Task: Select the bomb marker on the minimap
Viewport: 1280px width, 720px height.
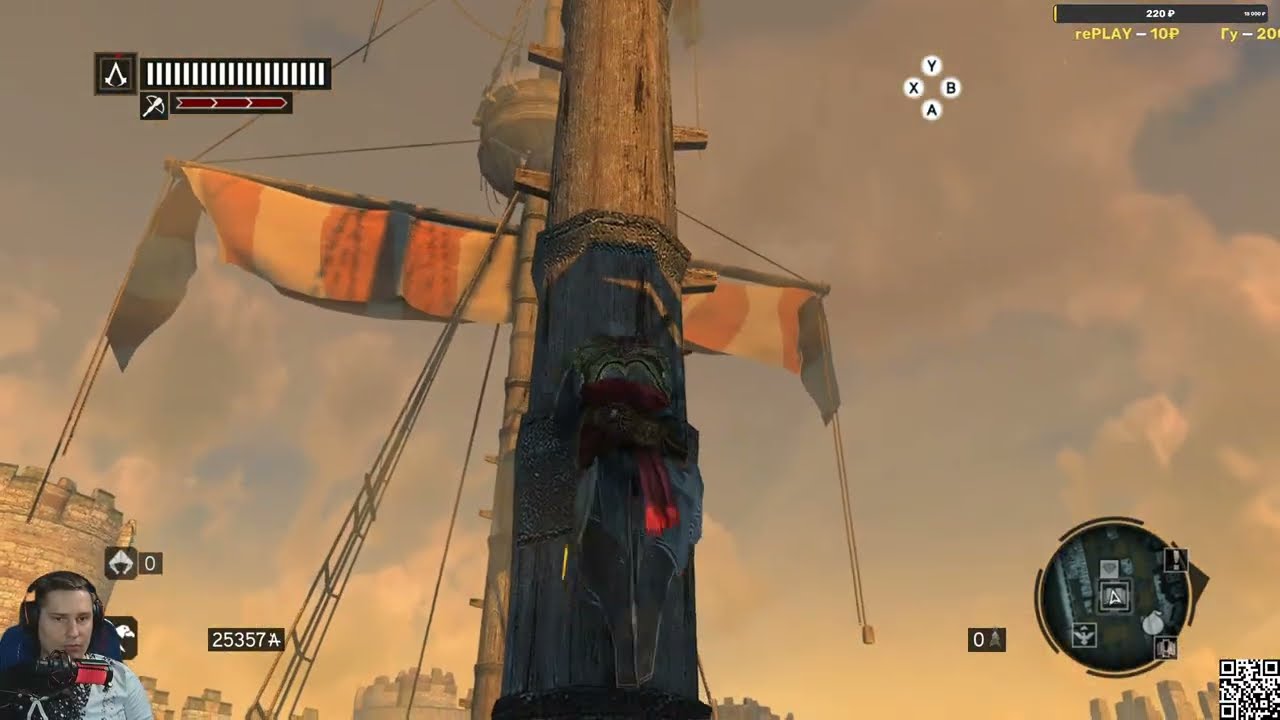Action: click(x=1153, y=621)
